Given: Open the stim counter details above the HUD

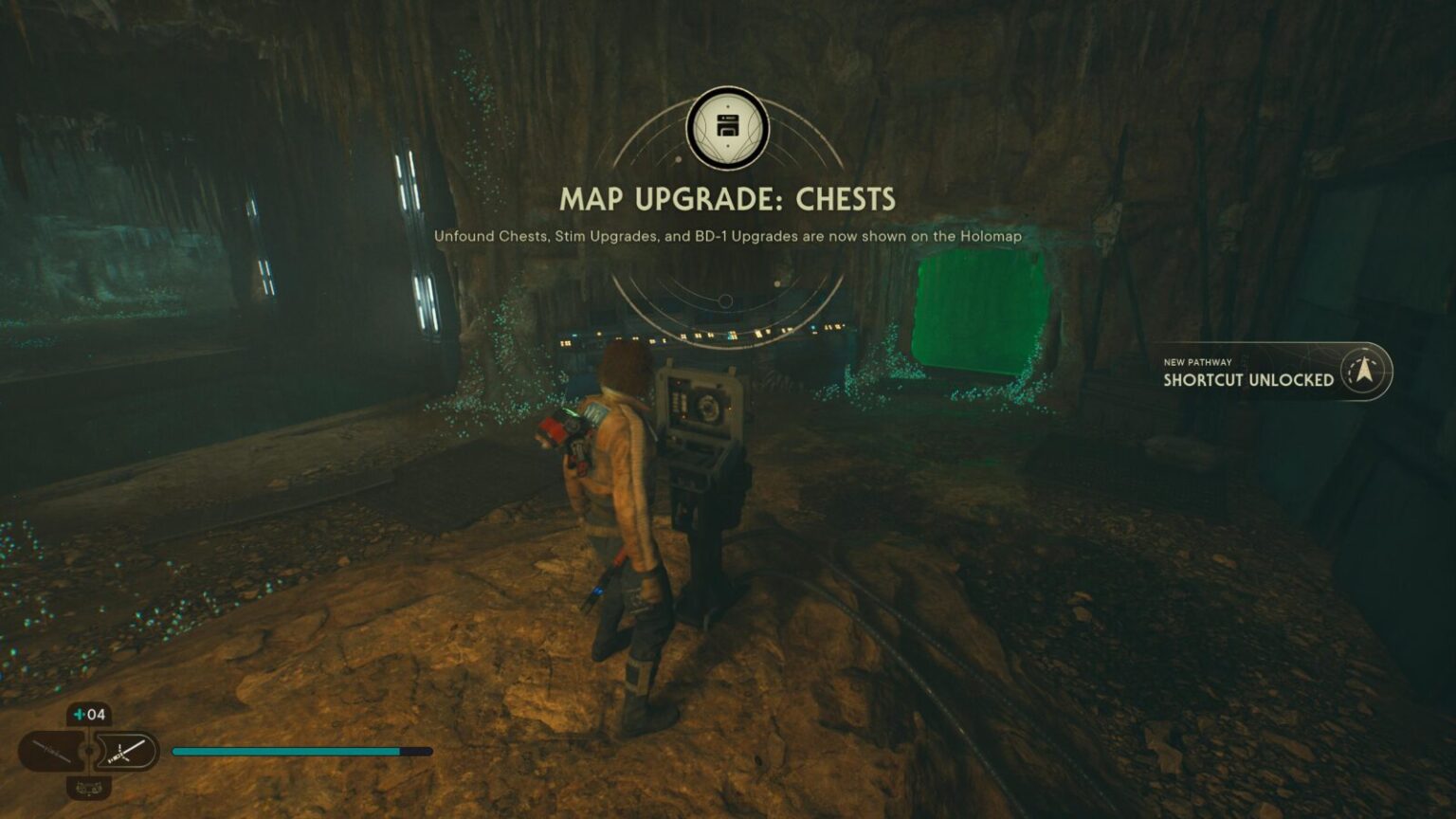Looking at the screenshot, I should pos(88,714).
